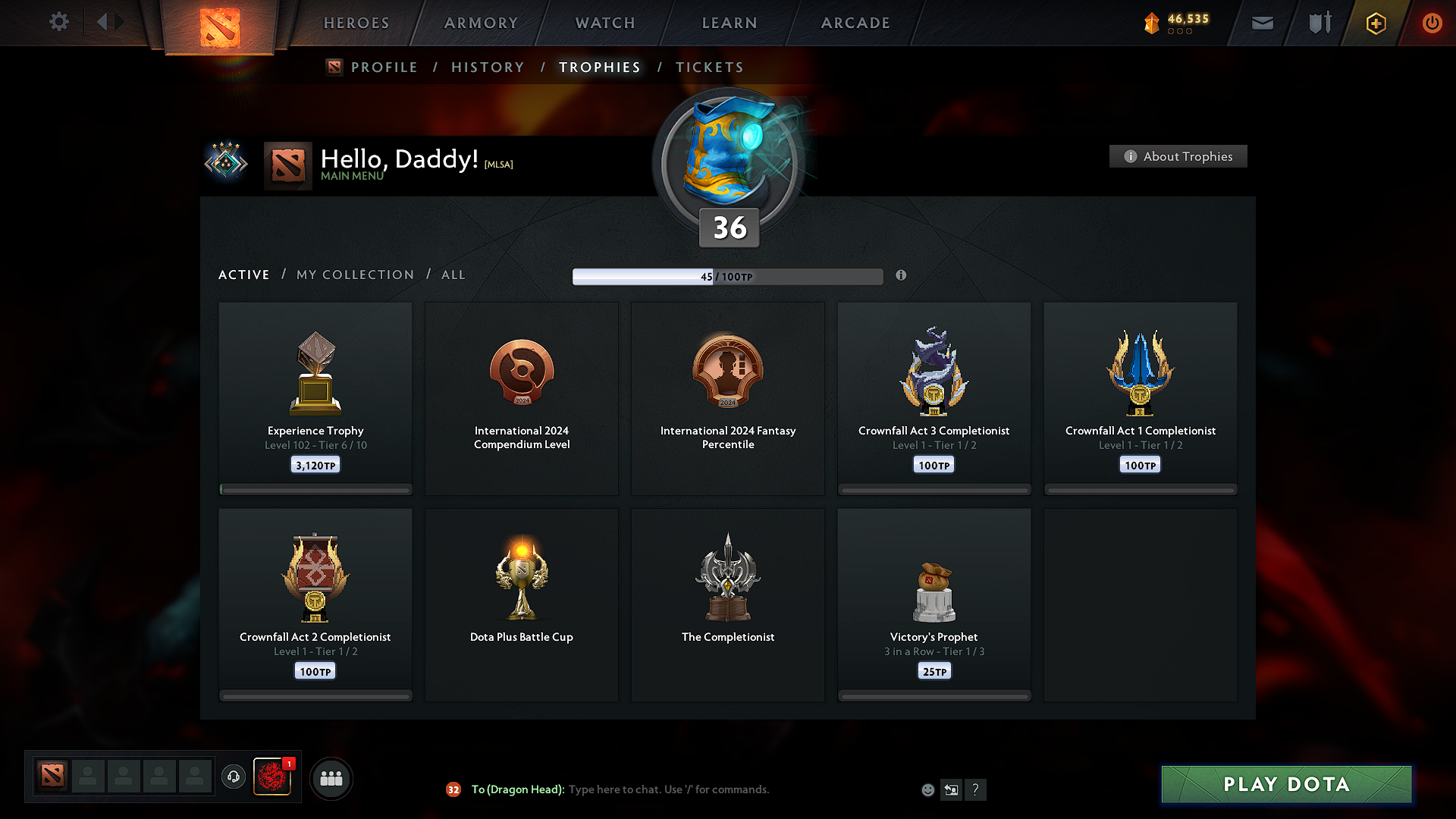Select the ALL trophies filter
Image resolution: width=1456 pixels, height=819 pixels.
453,275
